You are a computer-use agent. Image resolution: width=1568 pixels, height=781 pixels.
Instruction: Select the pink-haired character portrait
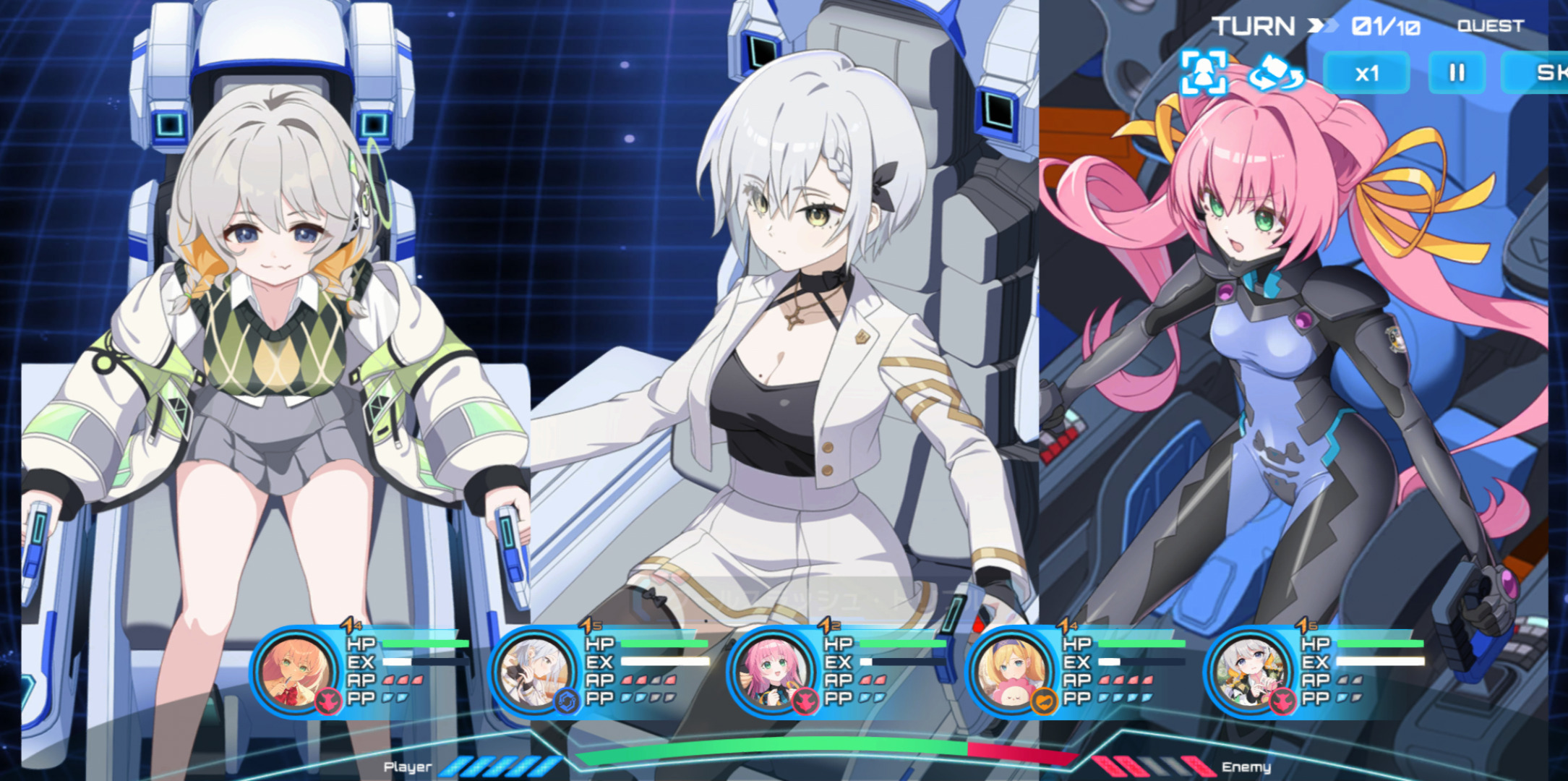click(x=772, y=672)
